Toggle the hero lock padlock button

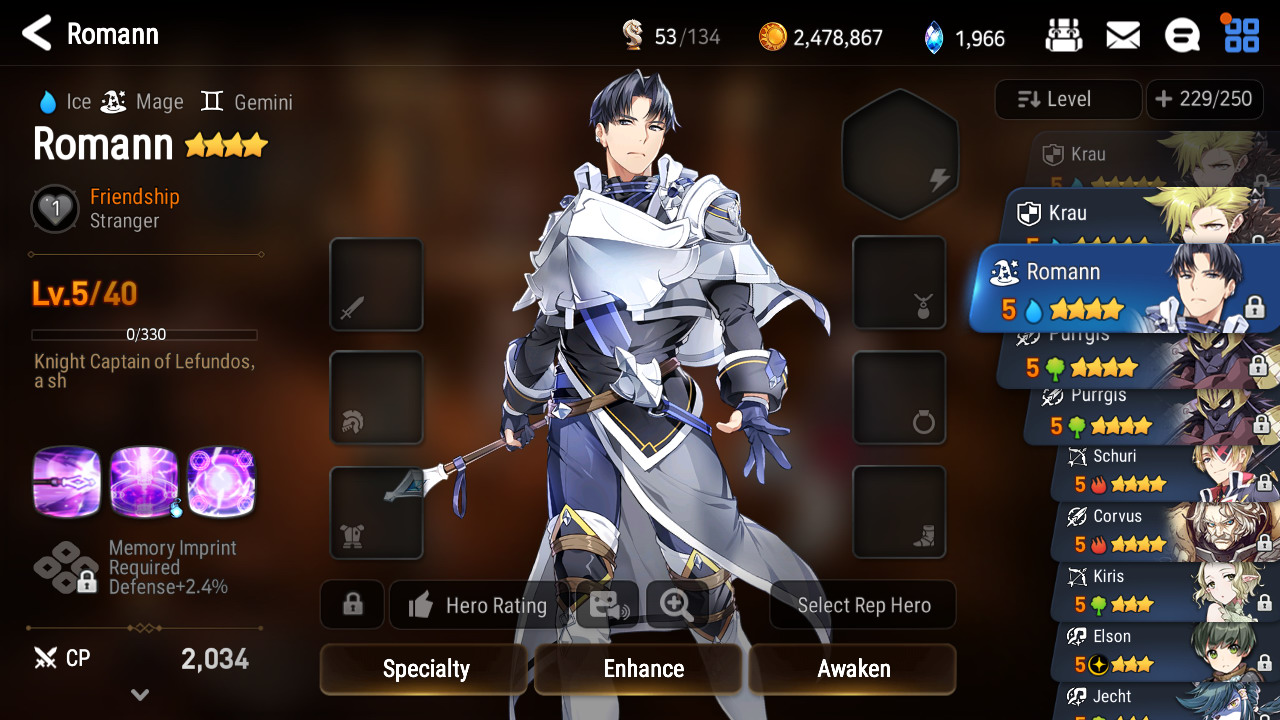352,605
